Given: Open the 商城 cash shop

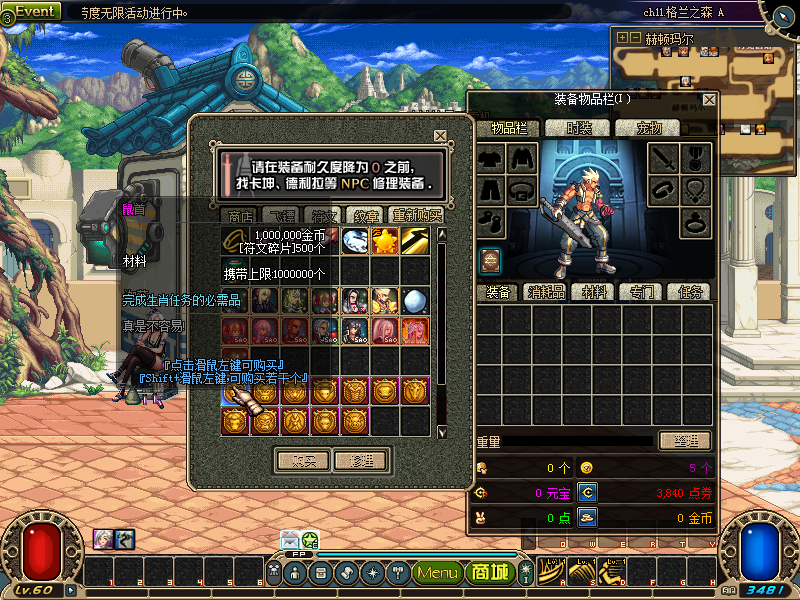Looking at the screenshot, I should click(490, 573).
